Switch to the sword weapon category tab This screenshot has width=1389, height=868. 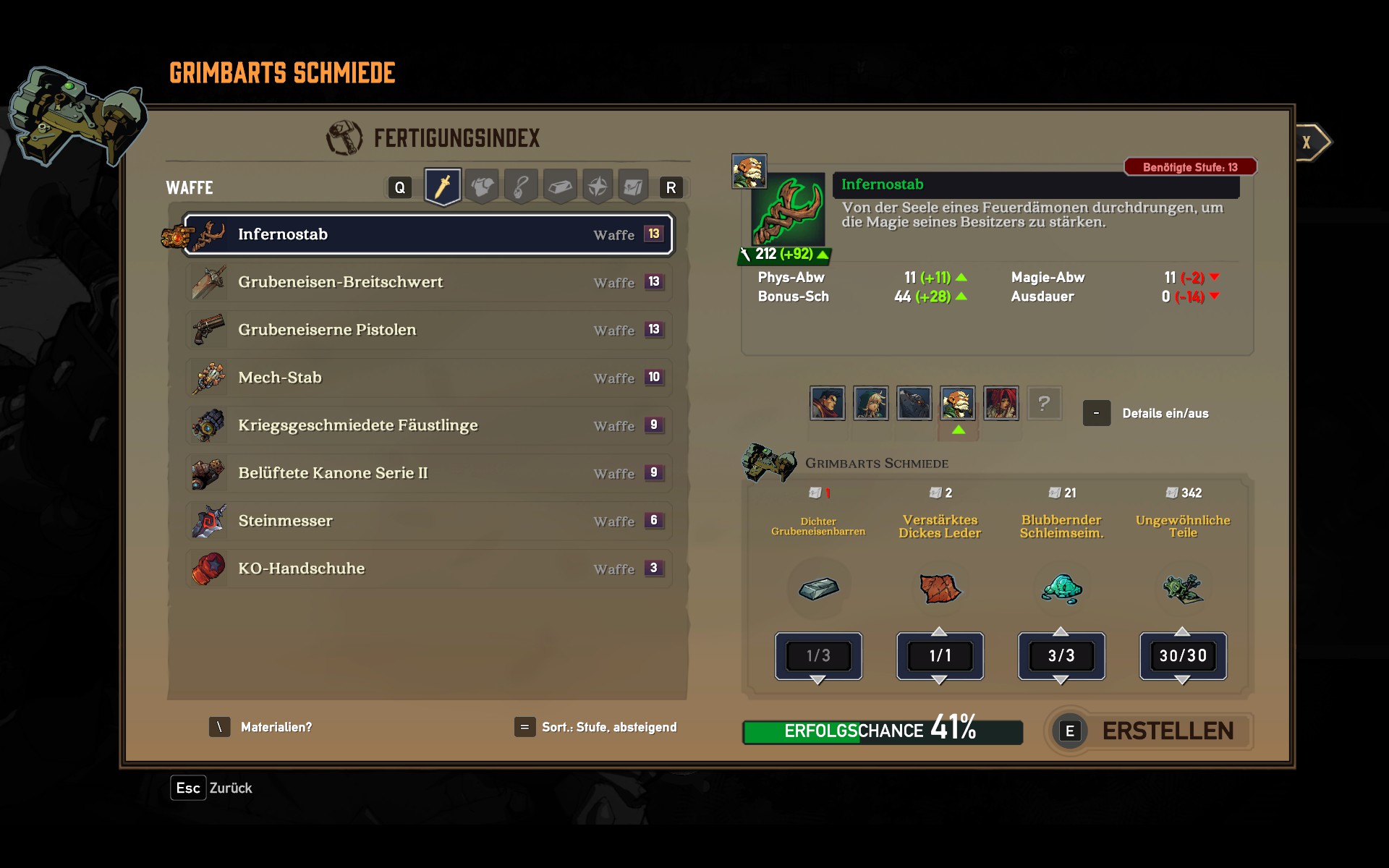[x=443, y=187]
